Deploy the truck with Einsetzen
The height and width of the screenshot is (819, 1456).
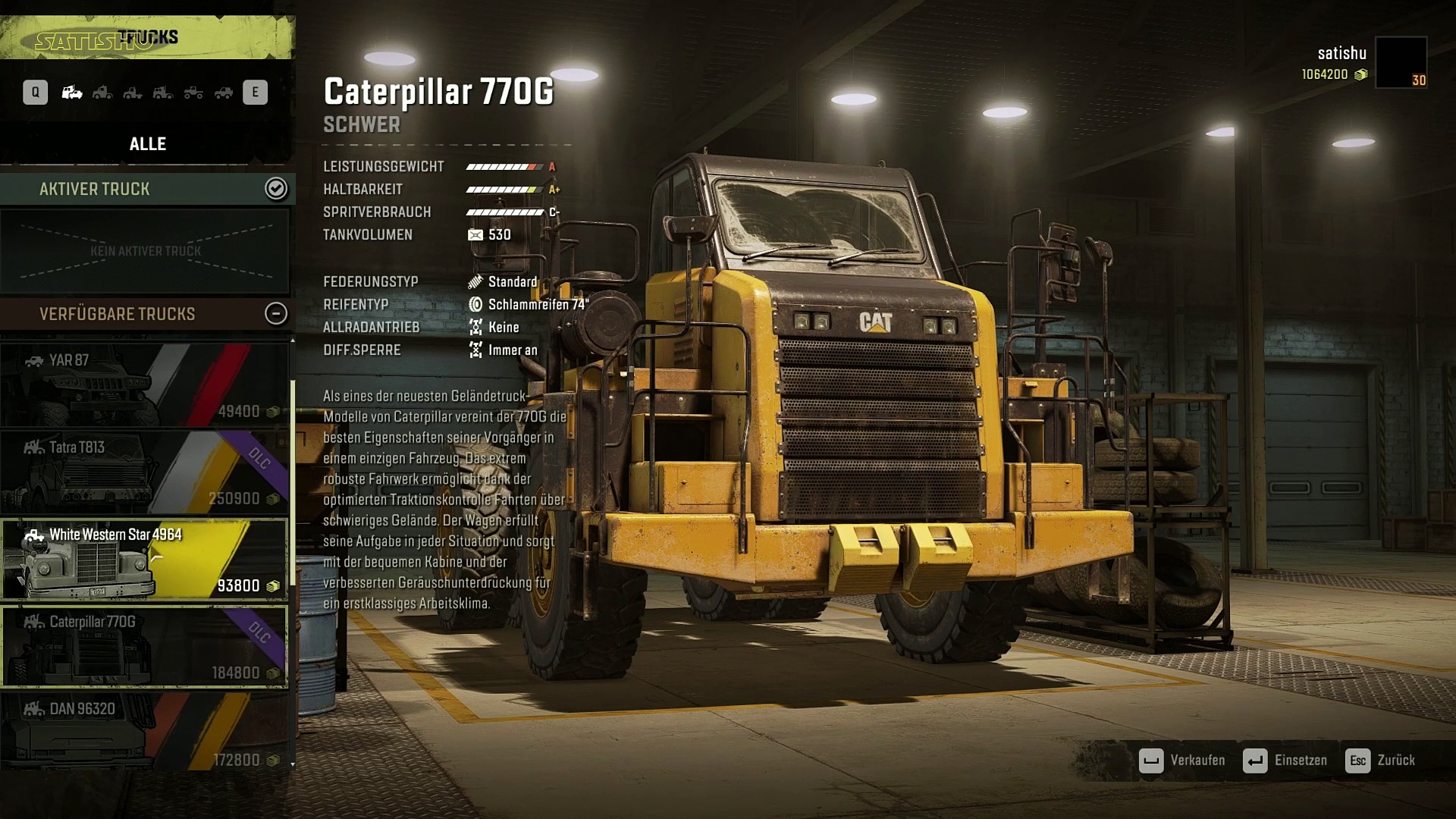pyautogui.click(x=1285, y=761)
